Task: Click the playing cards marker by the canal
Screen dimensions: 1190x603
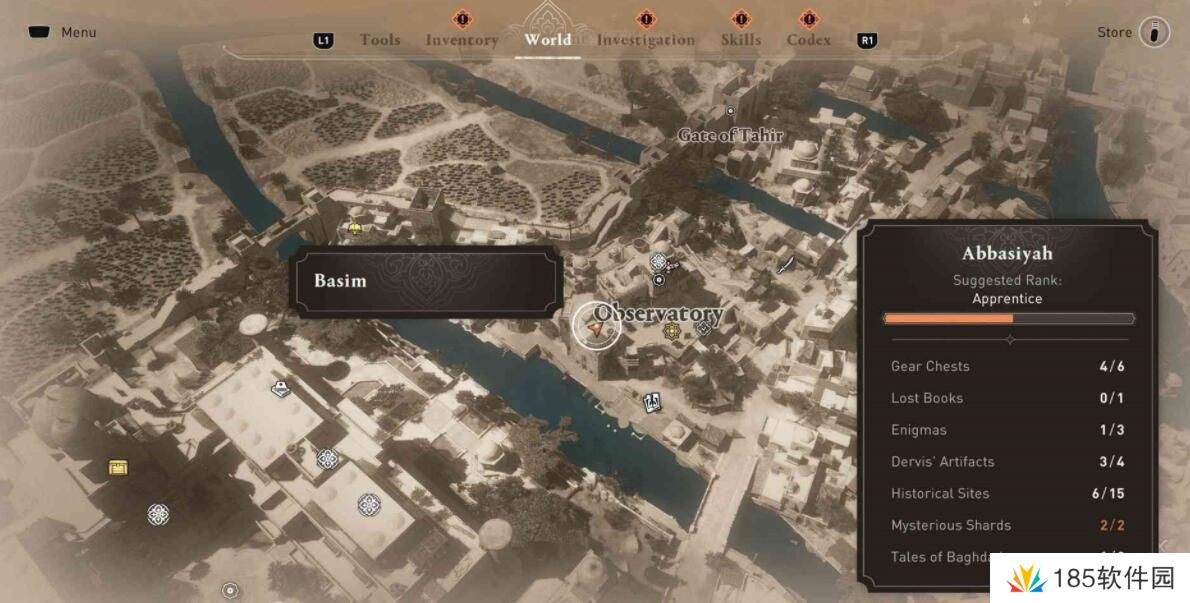Action: 652,402
